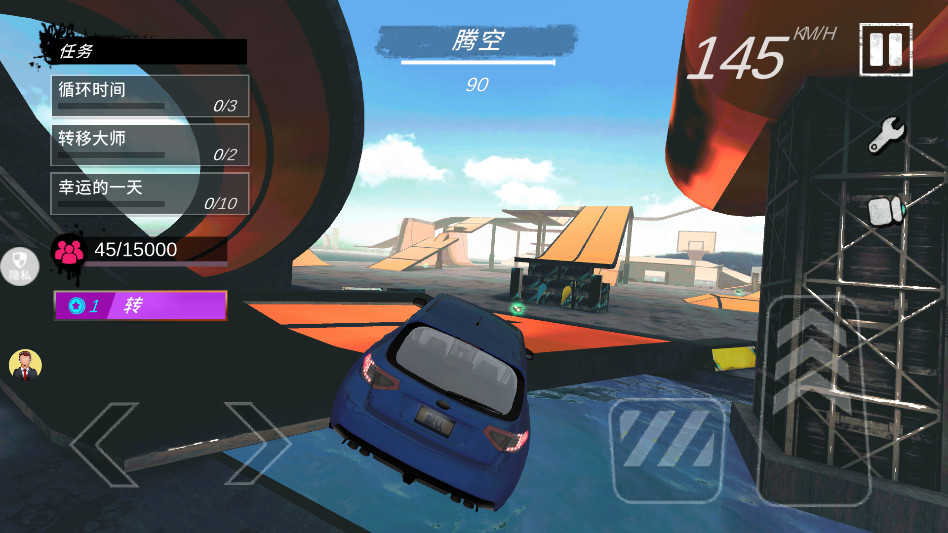The height and width of the screenshot is (533, 948).
Task: Steer right with the right arrow
Action: click(256, 444)
